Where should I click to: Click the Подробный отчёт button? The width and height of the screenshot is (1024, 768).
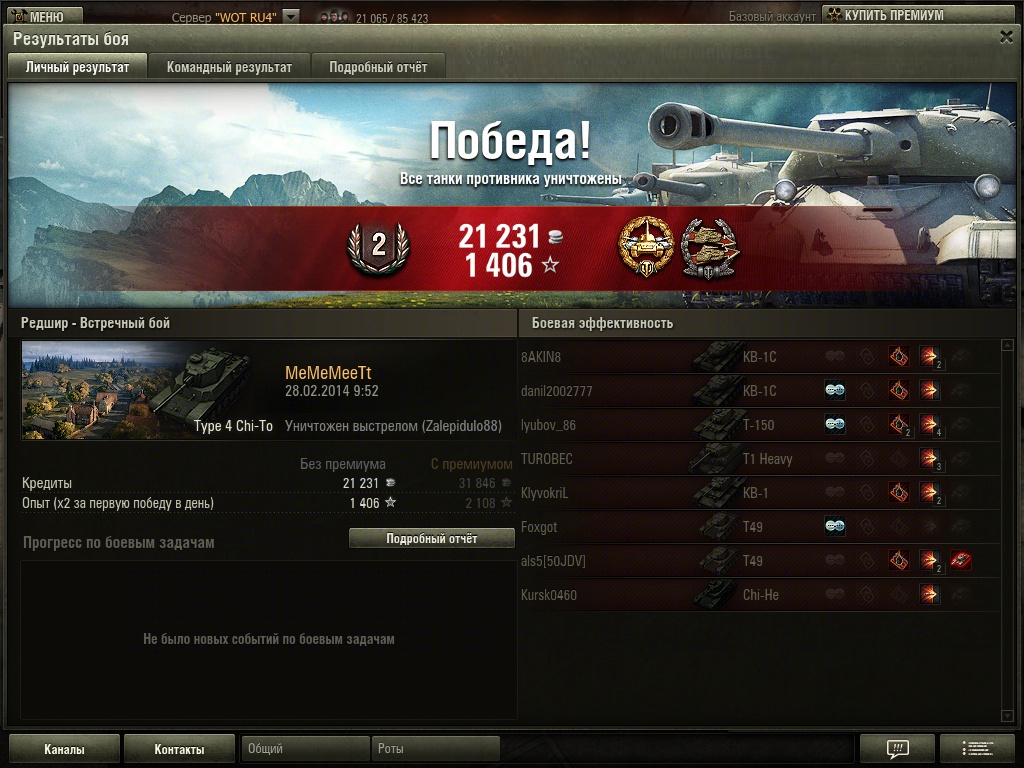pos(431,538)
